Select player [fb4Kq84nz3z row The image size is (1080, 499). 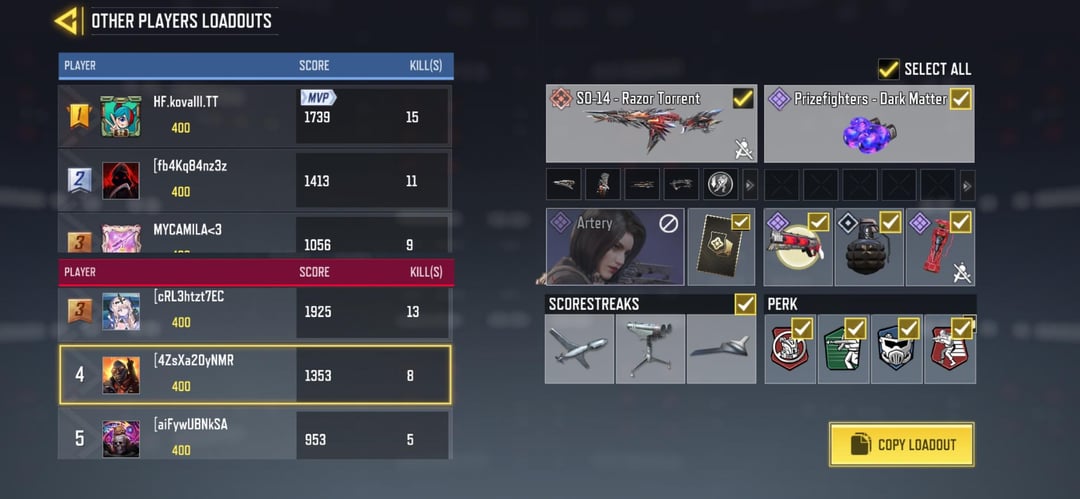point(255,180)
